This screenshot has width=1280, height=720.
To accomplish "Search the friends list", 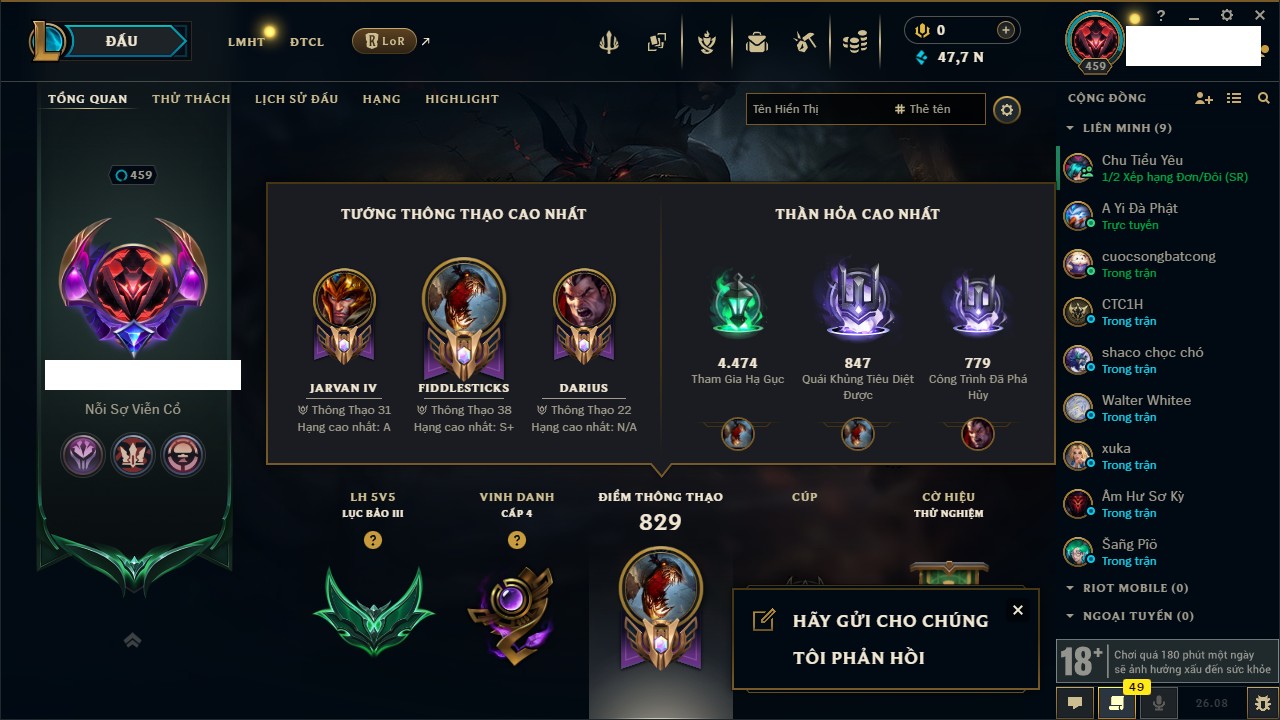I will click(x=1264, y=98).
